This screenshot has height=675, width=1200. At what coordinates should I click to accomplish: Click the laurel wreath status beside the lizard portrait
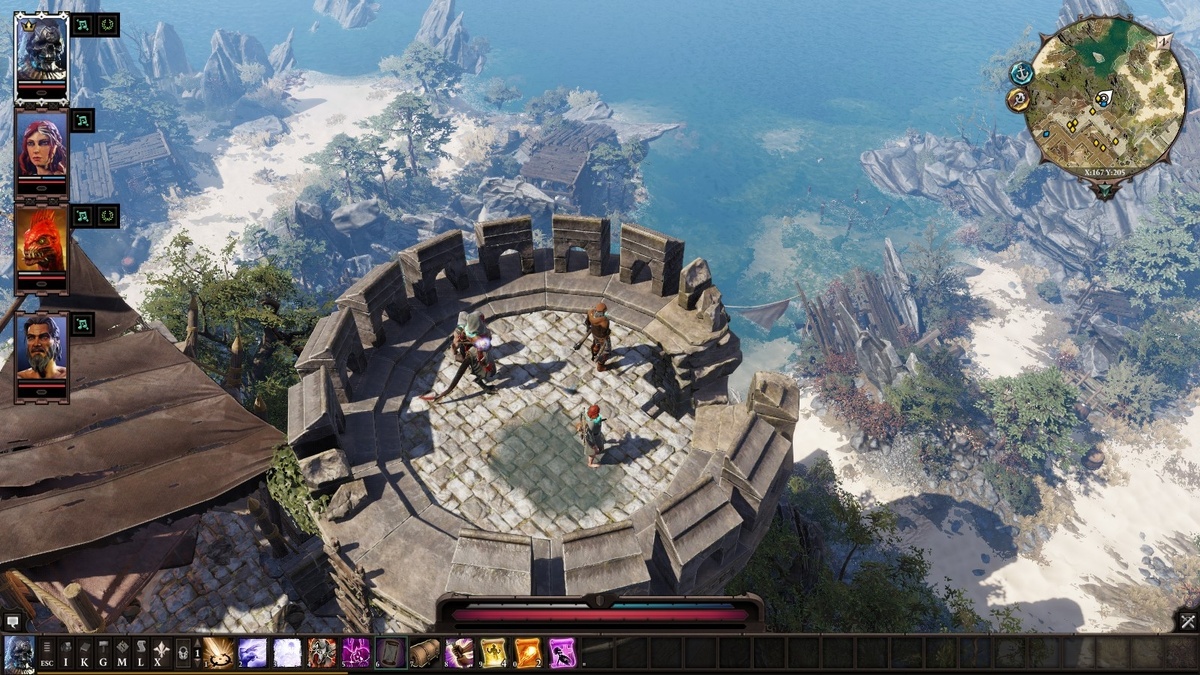108,216
